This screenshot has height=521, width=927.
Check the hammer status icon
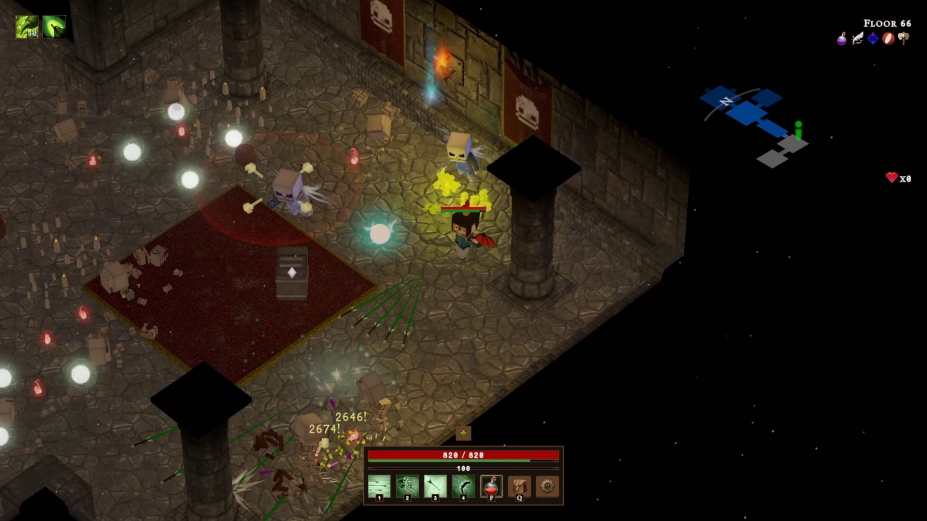pyautogui.click(x=903, y=39)
